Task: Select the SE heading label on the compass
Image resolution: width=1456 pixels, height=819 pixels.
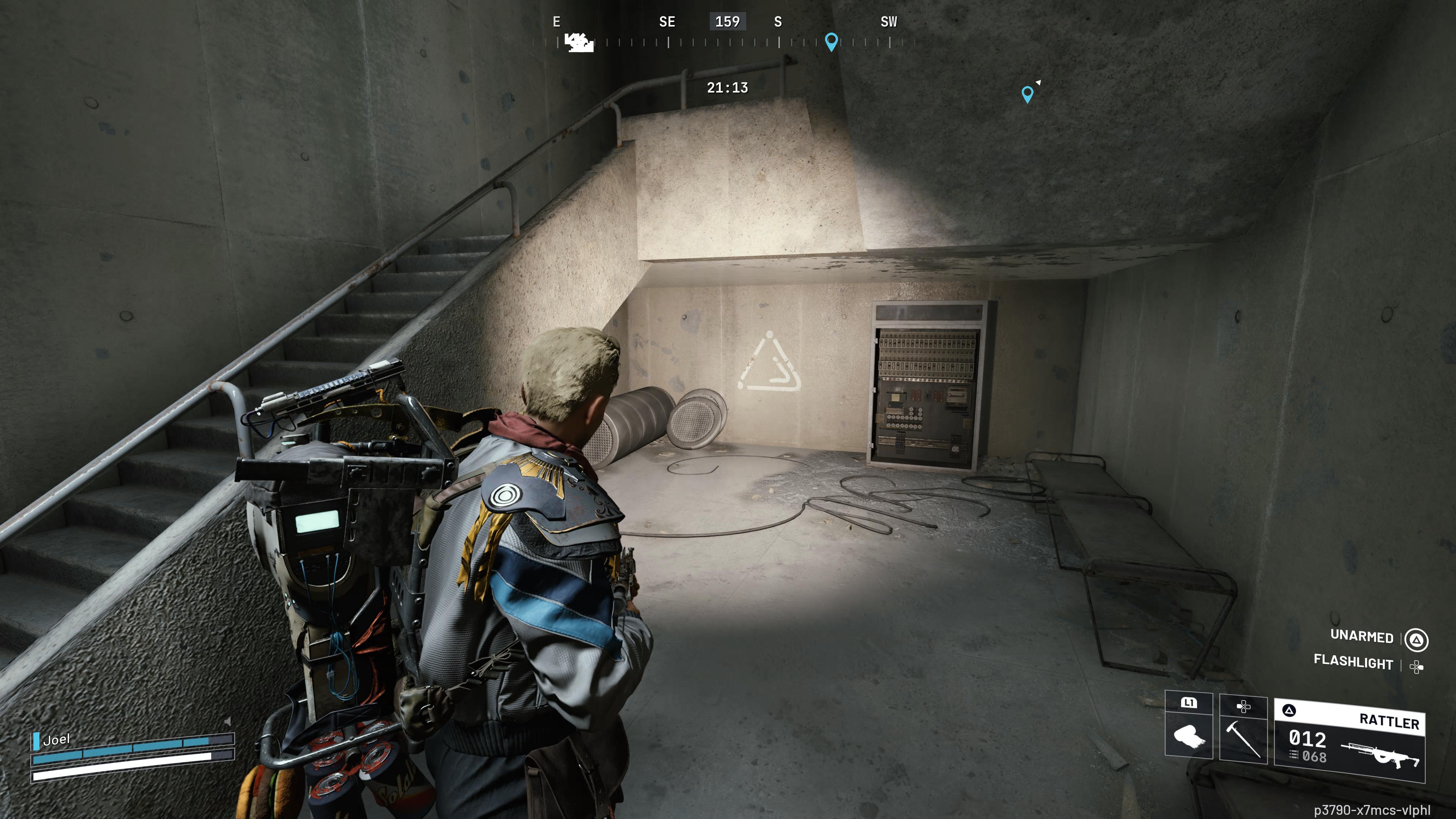Action: coord(667,22)
